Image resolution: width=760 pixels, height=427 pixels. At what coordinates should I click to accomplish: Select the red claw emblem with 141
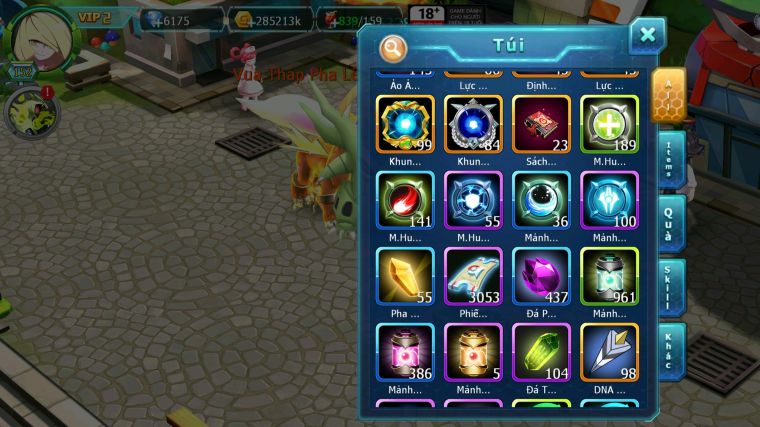pos(405,200)
